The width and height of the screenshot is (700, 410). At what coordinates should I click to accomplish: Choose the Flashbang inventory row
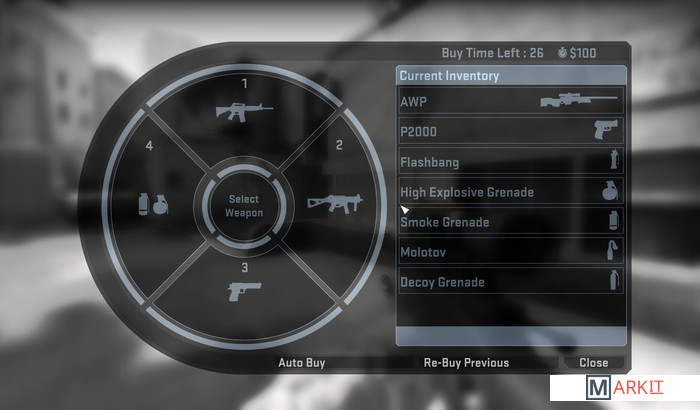point(510,161)
